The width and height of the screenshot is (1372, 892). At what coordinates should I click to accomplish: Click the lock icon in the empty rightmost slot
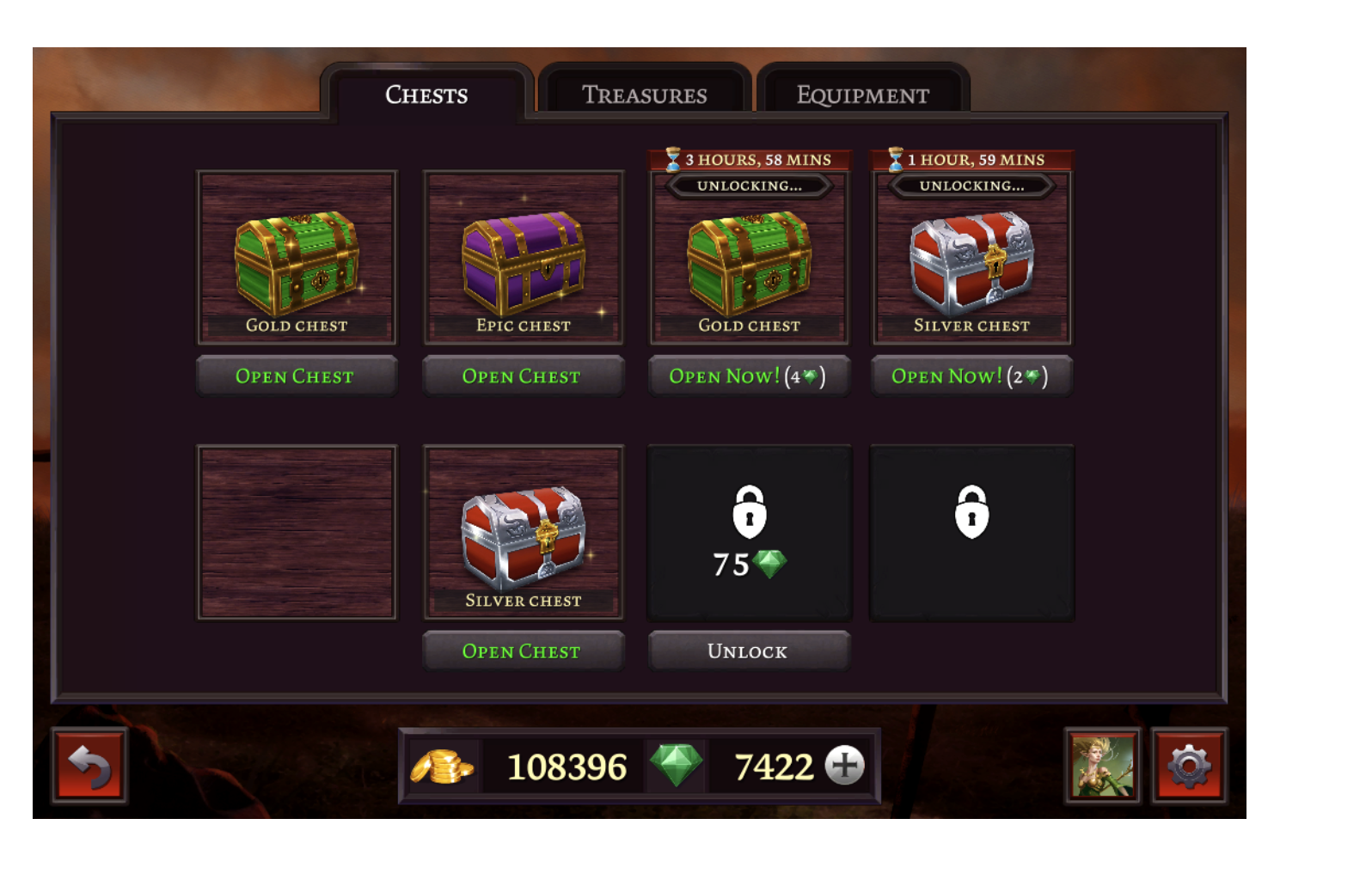pyautogui.click(x=972, y=513)
